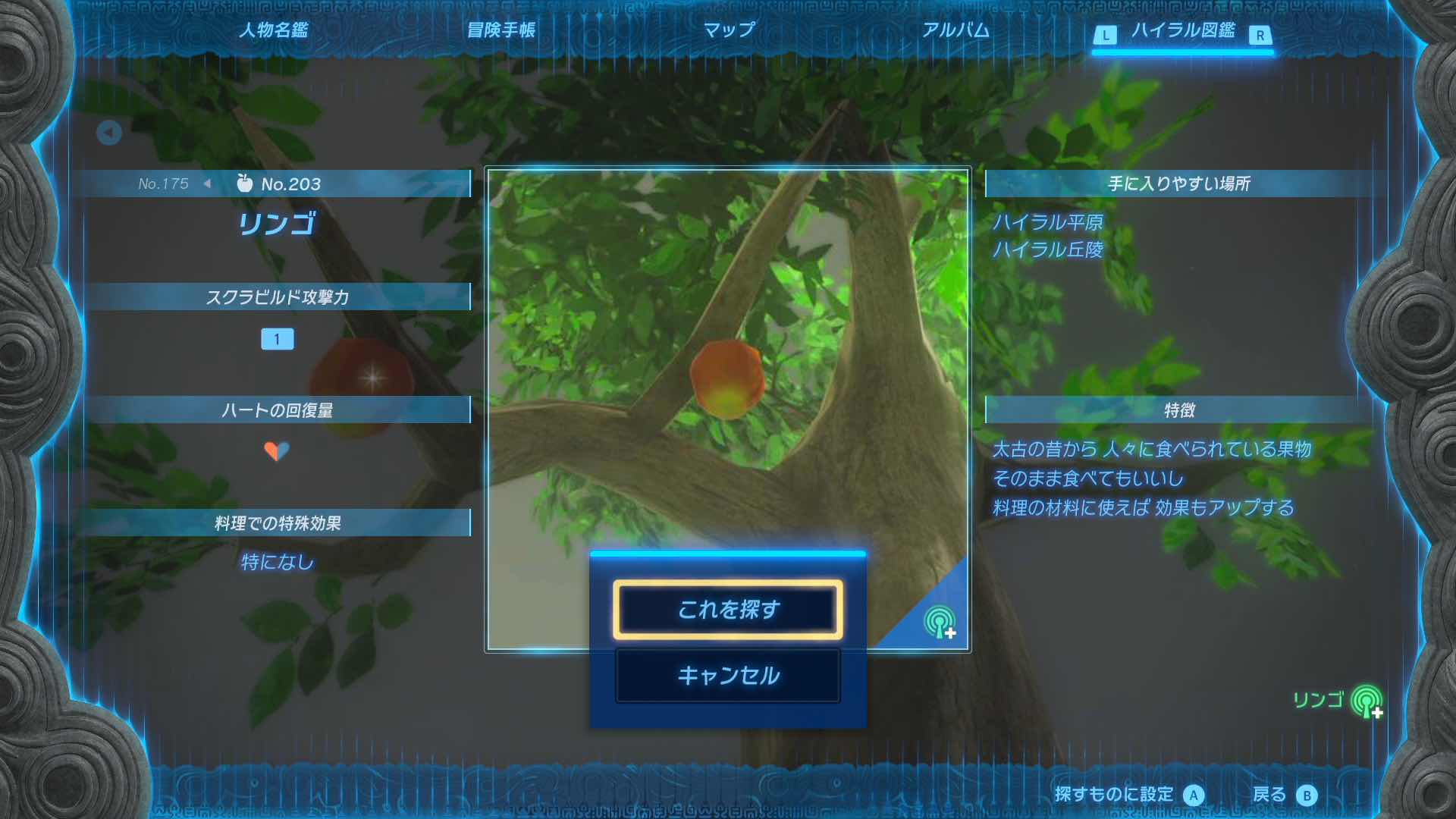Click the B button icon beside 戻る
Screen dimensions: 1456x819
click(x=1306, y=794)
